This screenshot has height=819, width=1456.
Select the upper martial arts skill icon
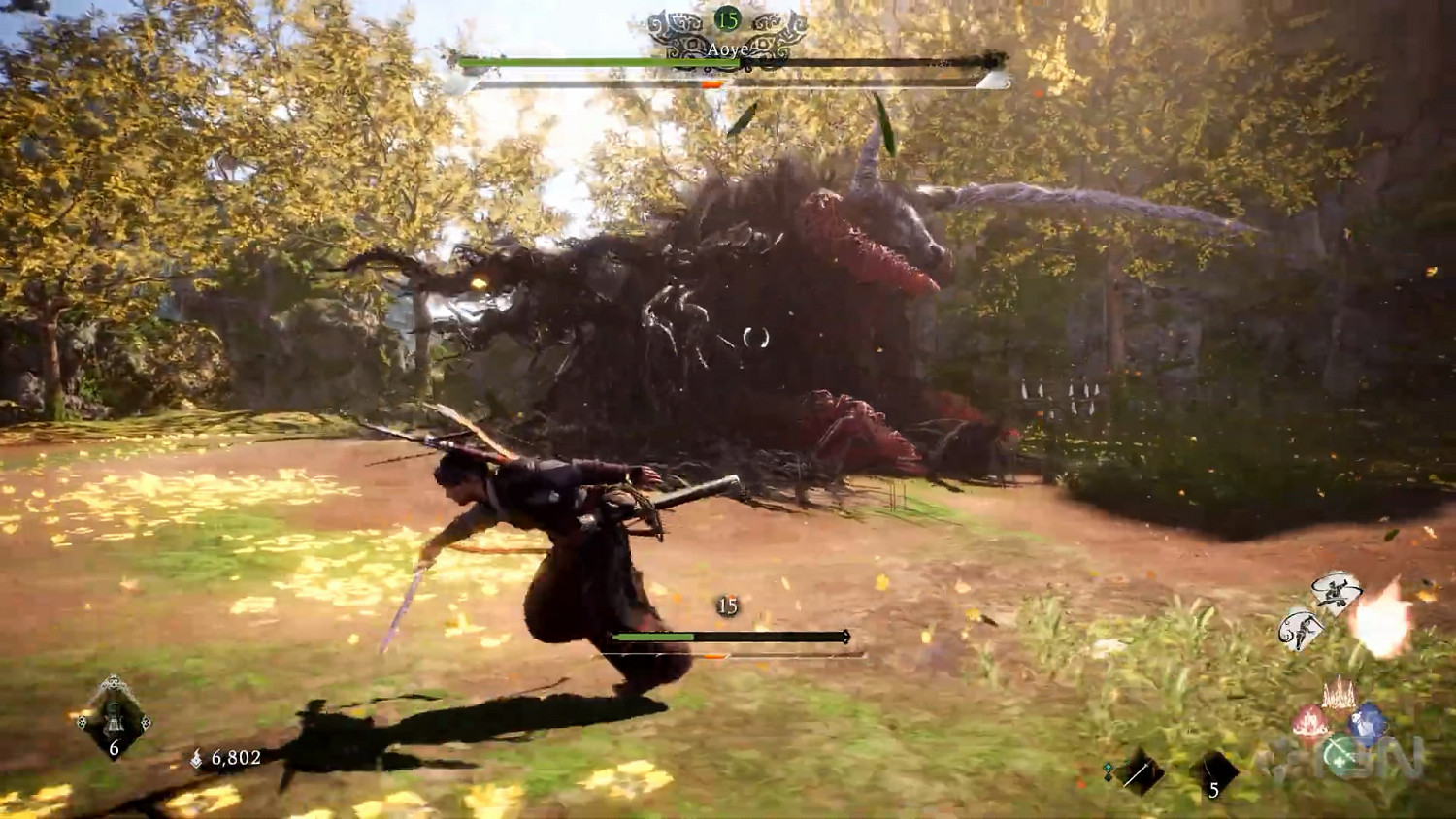1334,590
